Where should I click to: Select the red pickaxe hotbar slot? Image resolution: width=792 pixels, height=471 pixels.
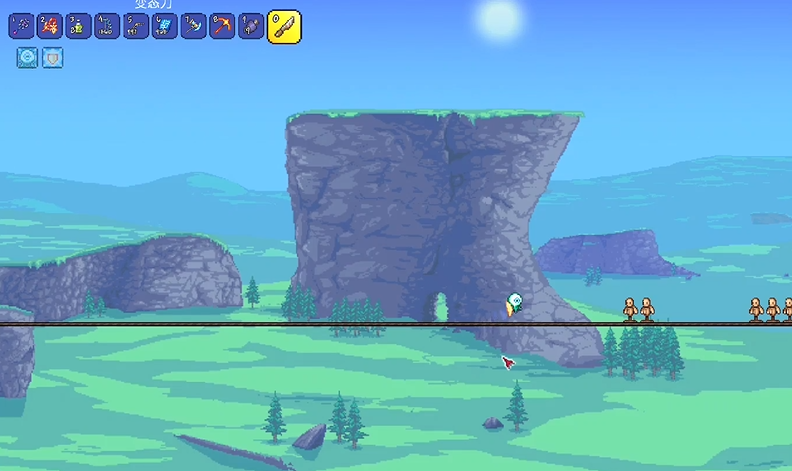[222, 26]
